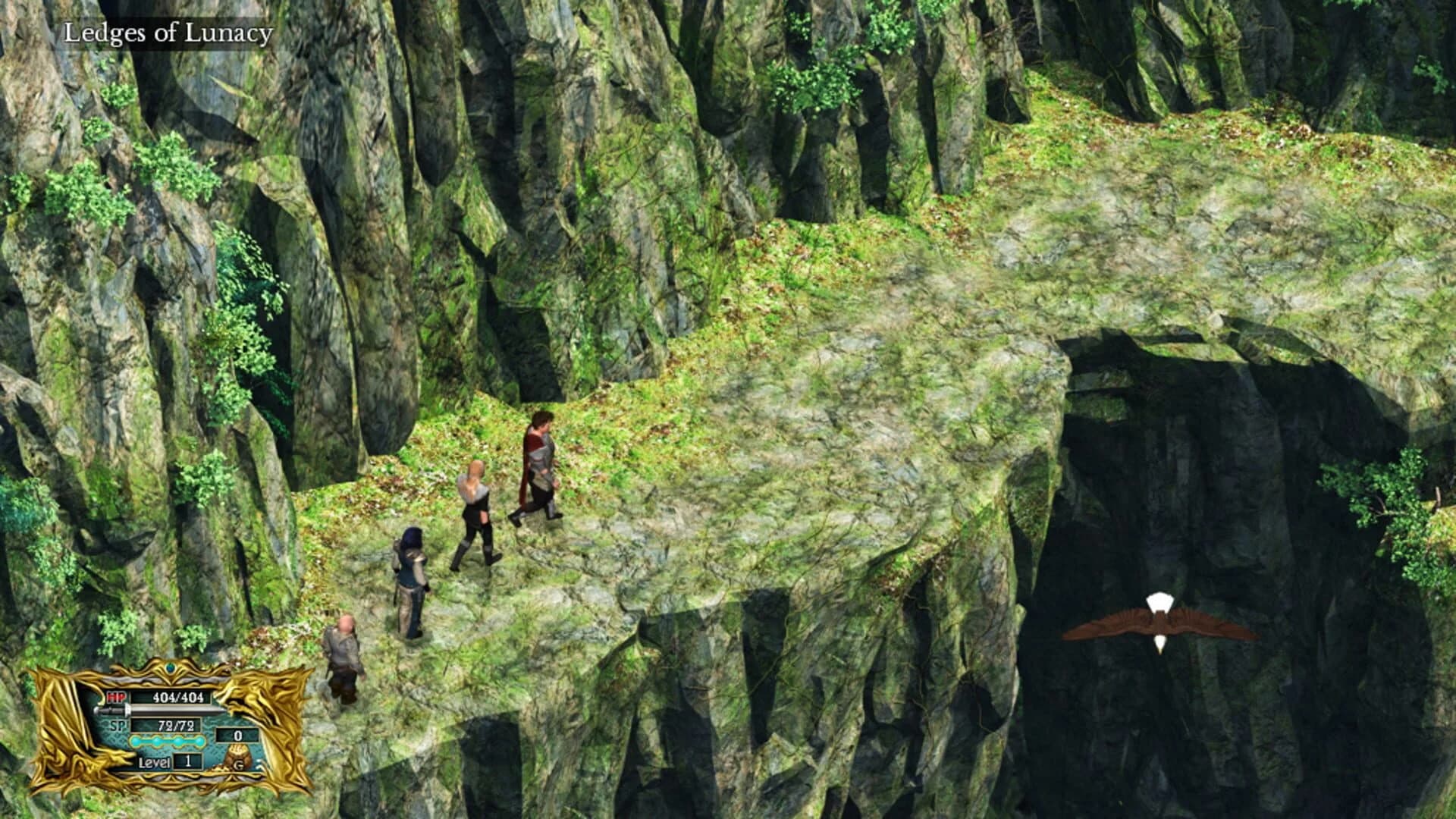
Task: Click the red HP label on the HUD
Action: [x=117, y=697]
